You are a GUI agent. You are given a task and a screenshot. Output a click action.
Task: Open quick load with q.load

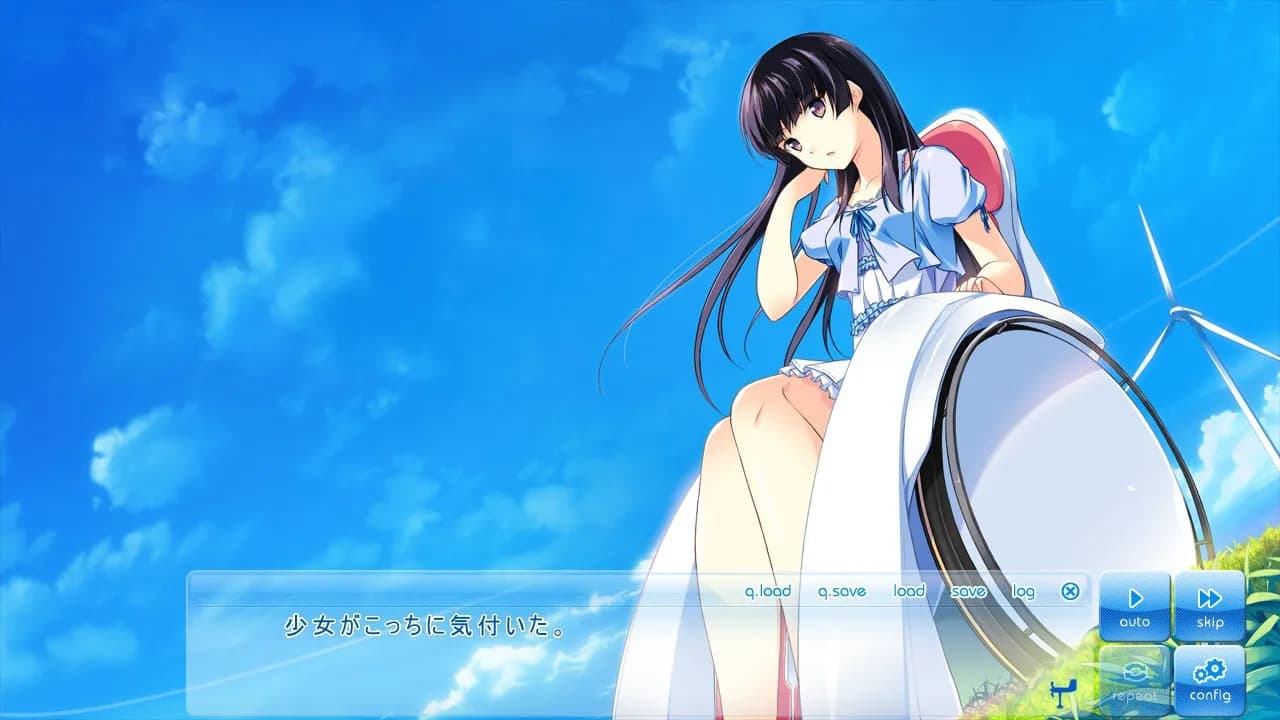(x=770, y=591)
